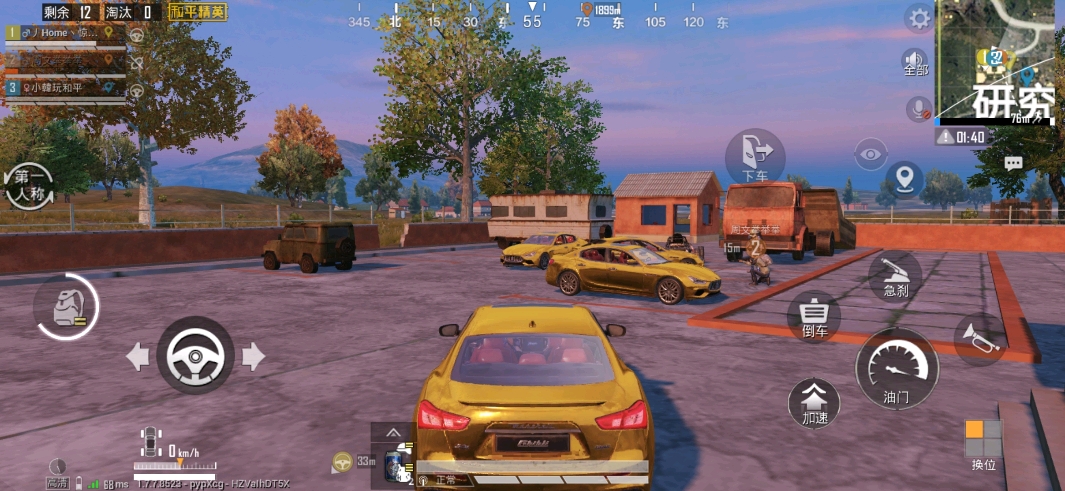Toggle the 全部 voice speaker channel
This screenshot has height=491, width=1065.
click(915, 62)
